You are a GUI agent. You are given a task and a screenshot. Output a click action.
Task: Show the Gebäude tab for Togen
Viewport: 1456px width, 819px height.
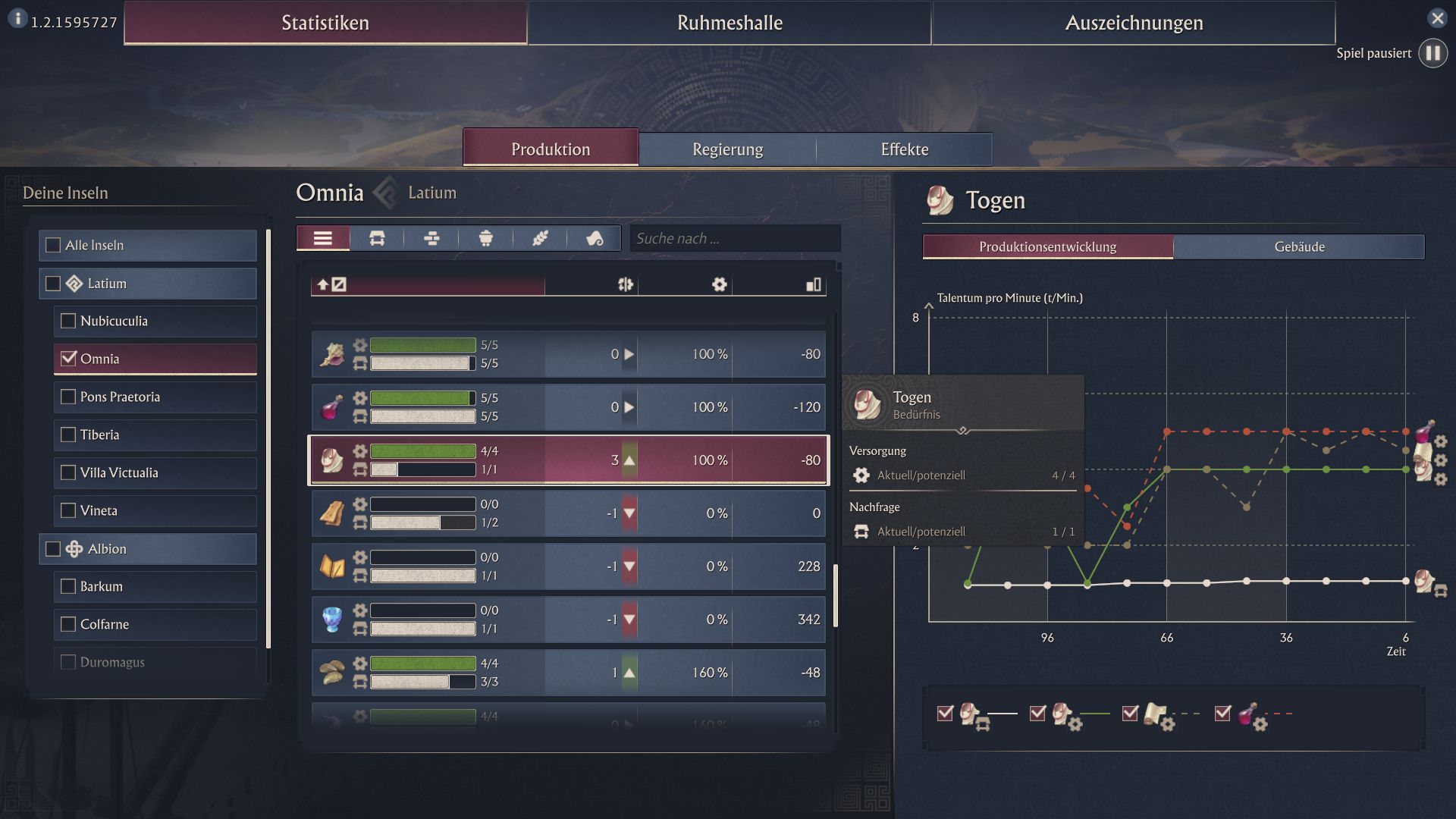tap(1298, 246)
